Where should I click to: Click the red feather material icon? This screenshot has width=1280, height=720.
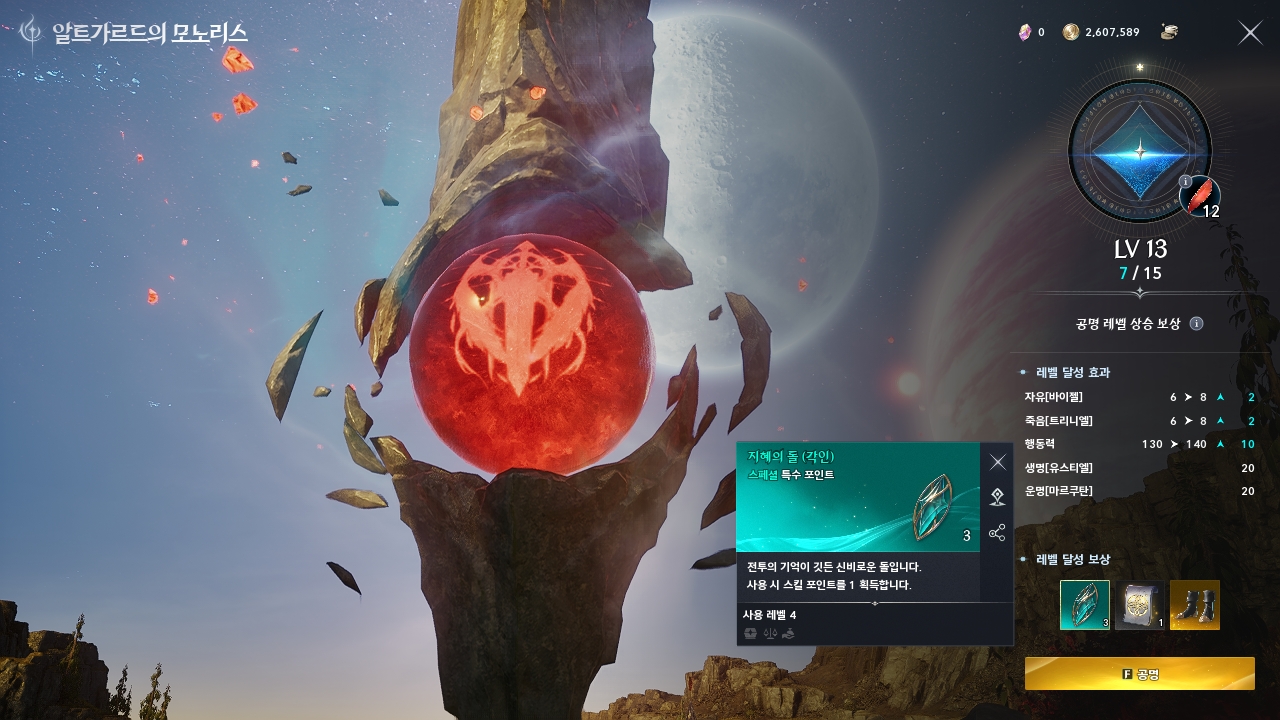point(1200,196)
